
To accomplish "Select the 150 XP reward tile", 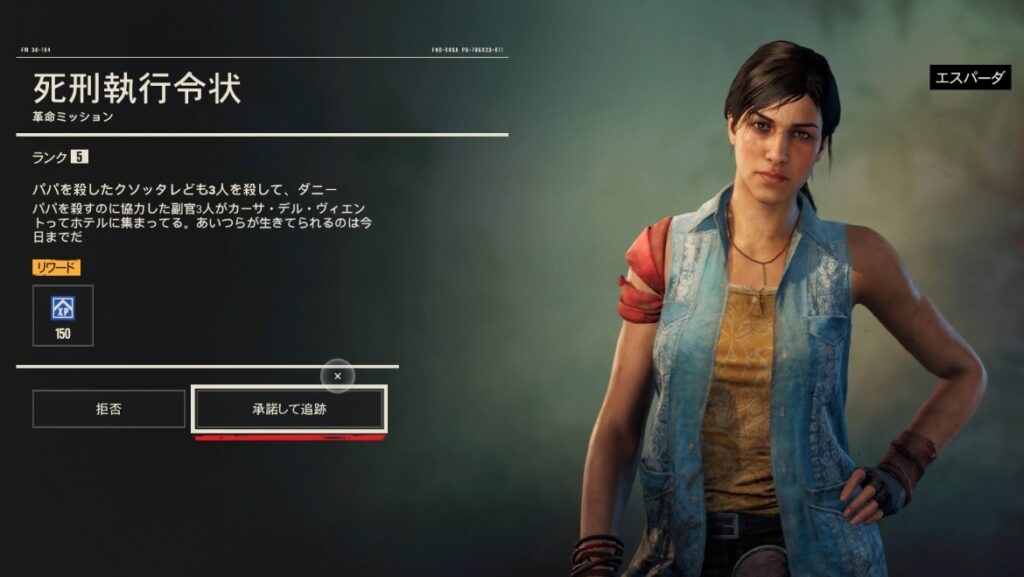I will tap(63, 315).
